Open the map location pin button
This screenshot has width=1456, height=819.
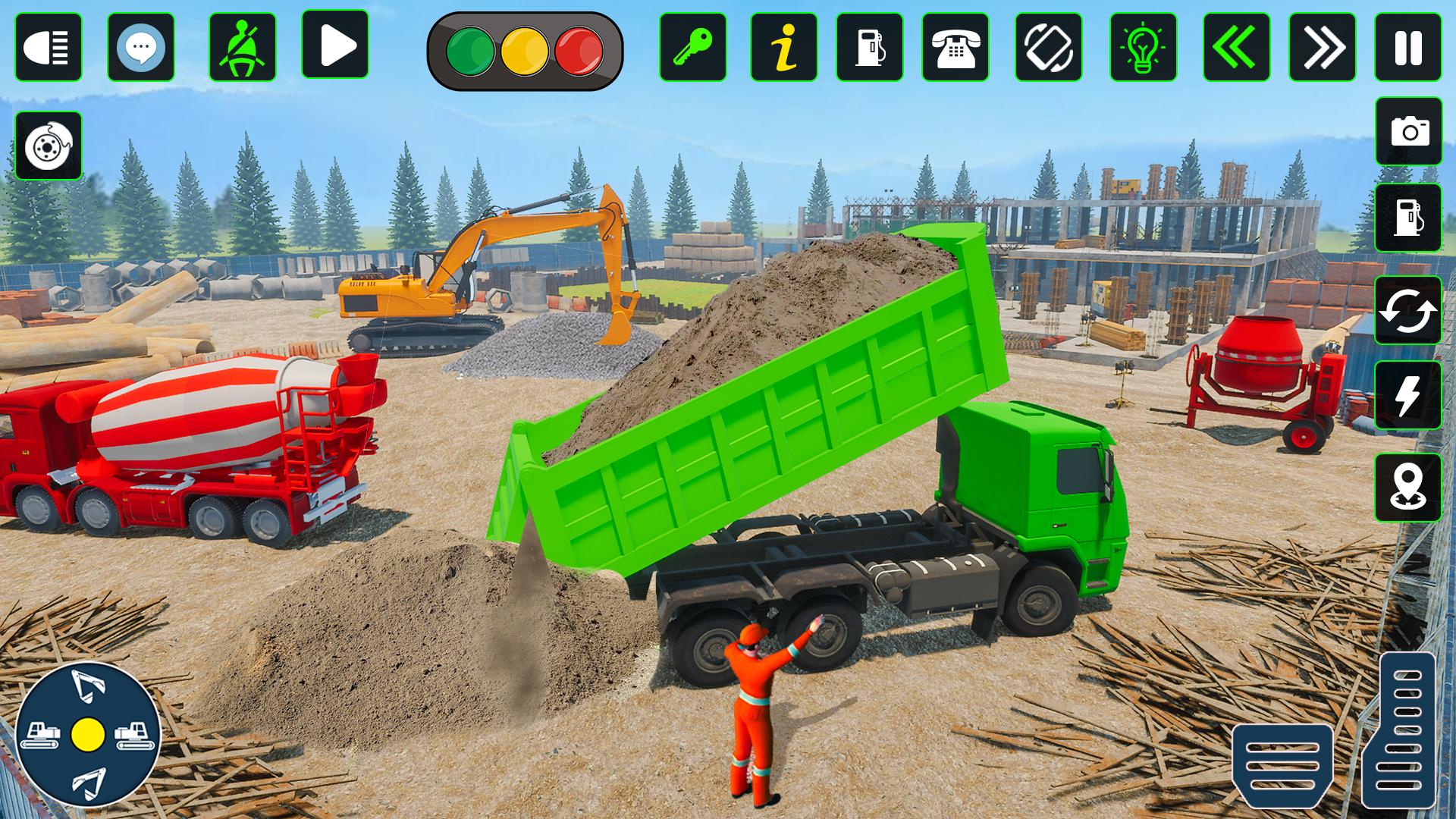click(1408, 488)
